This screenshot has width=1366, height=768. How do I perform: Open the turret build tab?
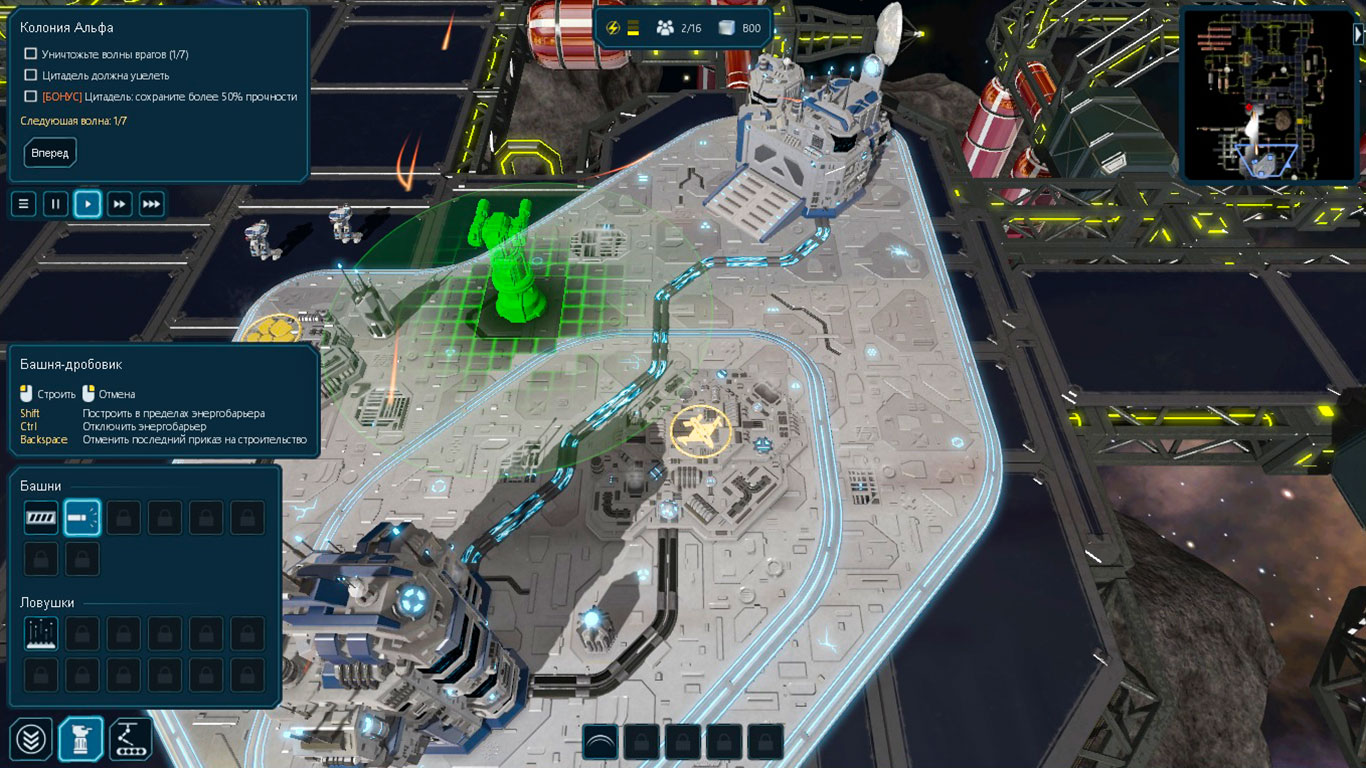click(x=81, y=739)
